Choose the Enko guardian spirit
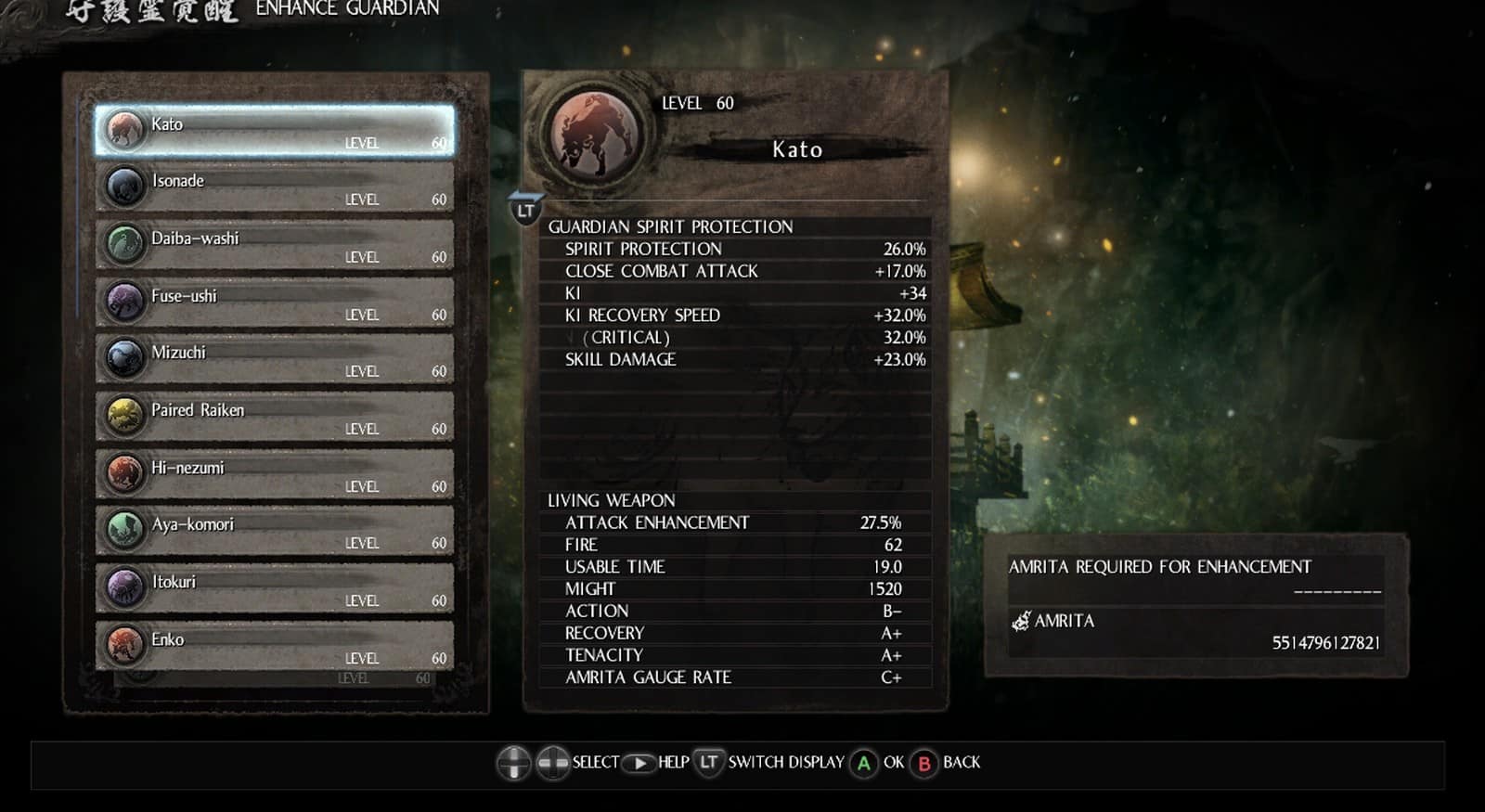The height and width of the screenshot is (812, 1485). 275,646
